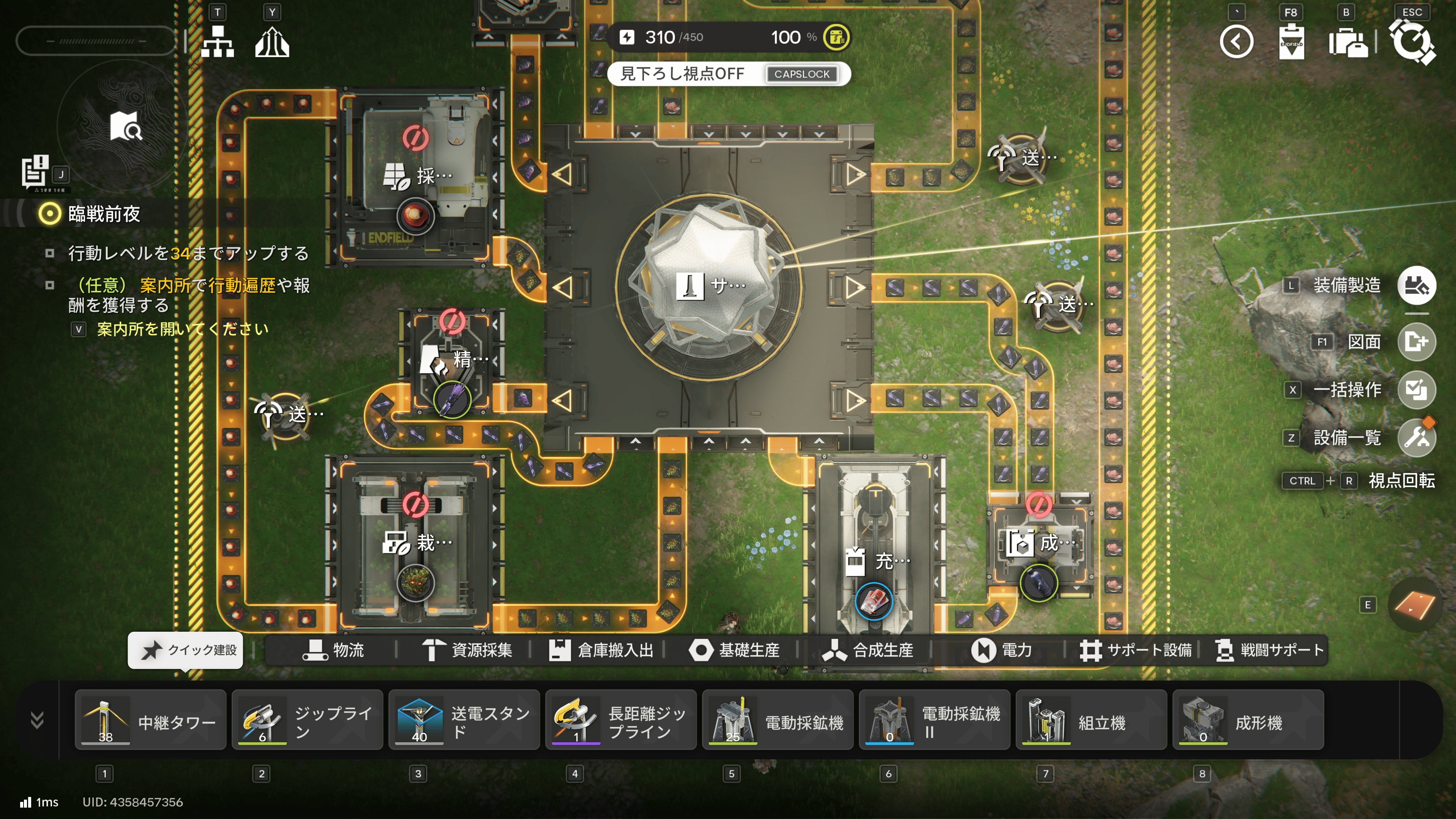Switch to the 戦闘サポート category
This screenshot has width=1456, height=819.
pyautogui.click(x=1269, y=650)
